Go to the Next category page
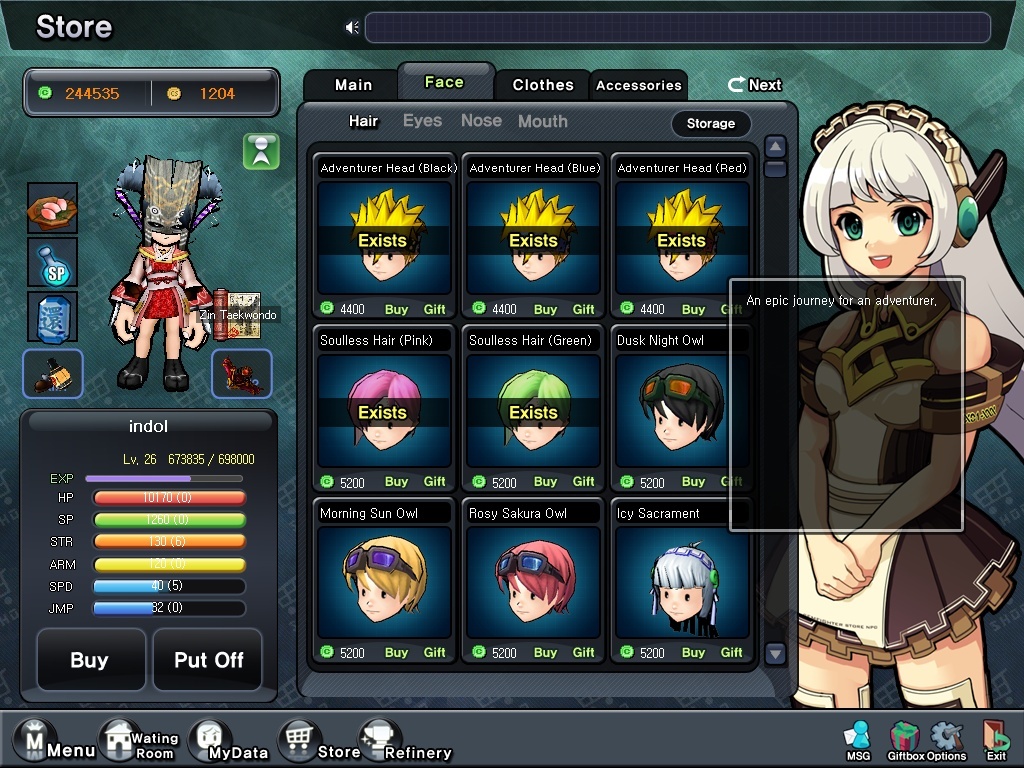The image size is (1024, 768). 755,85
